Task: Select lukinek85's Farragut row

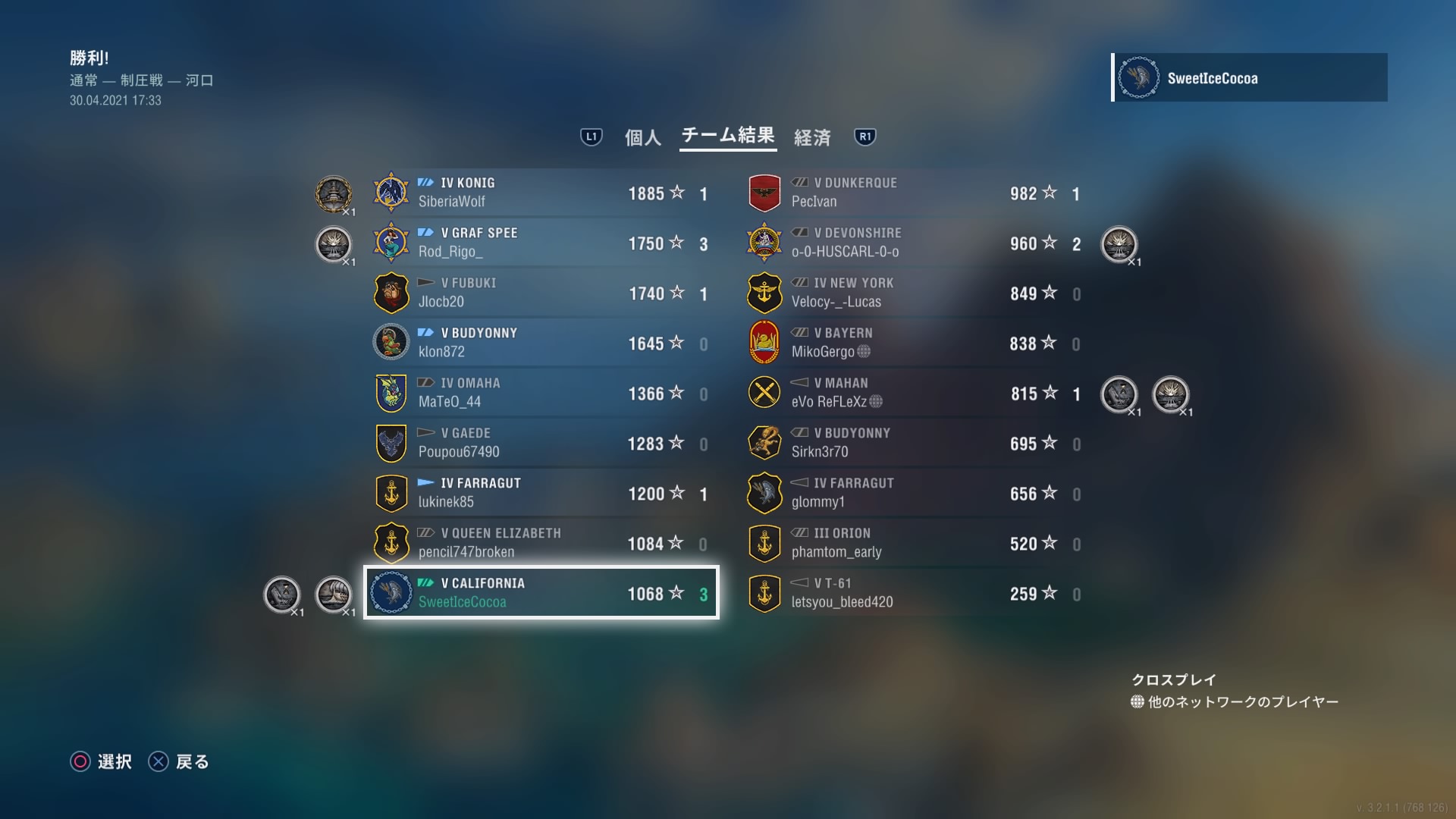Action: tap(541, 493)
